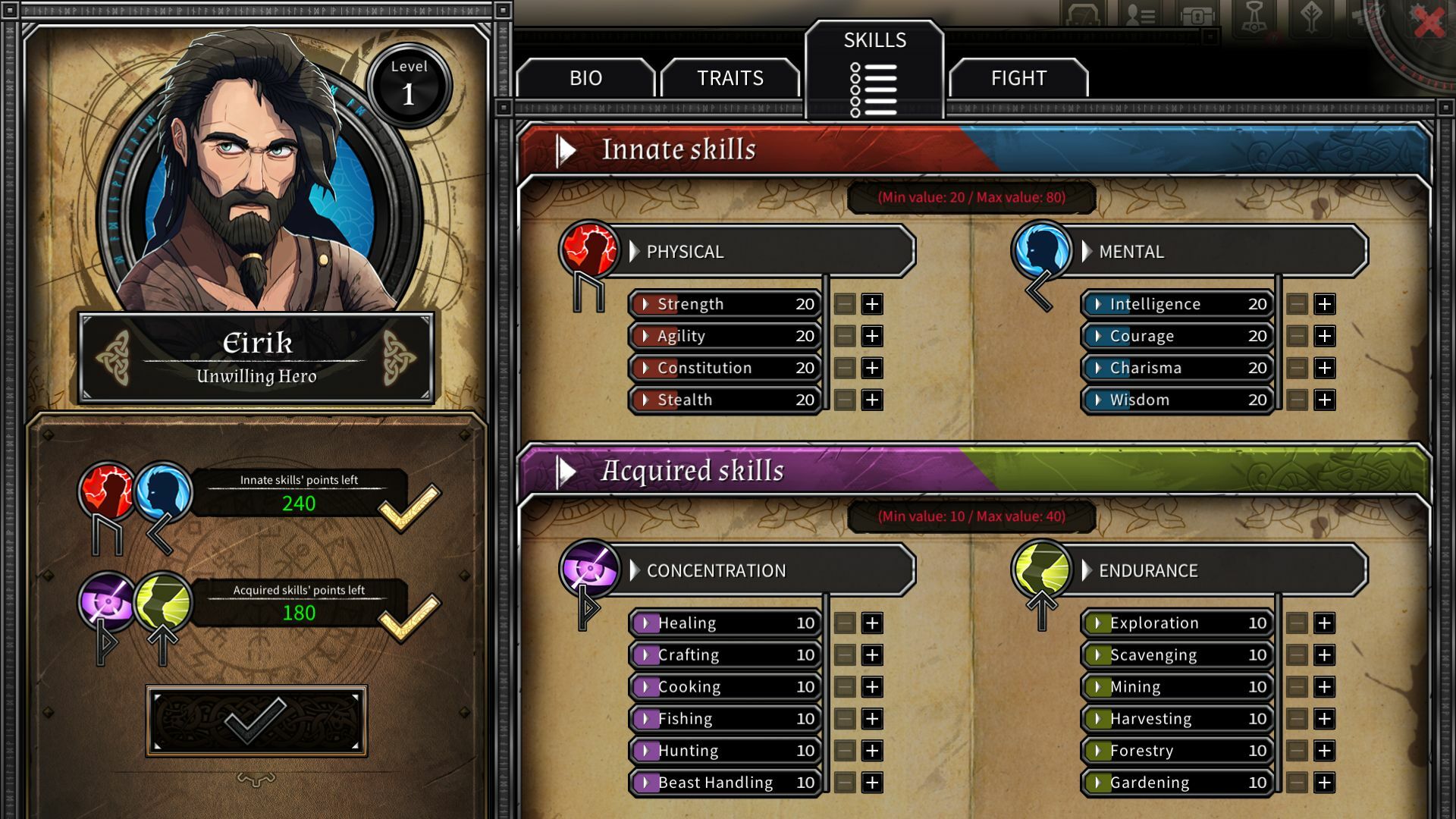
Task: Switch to the TRAITS tab
Action: point(730,78)
